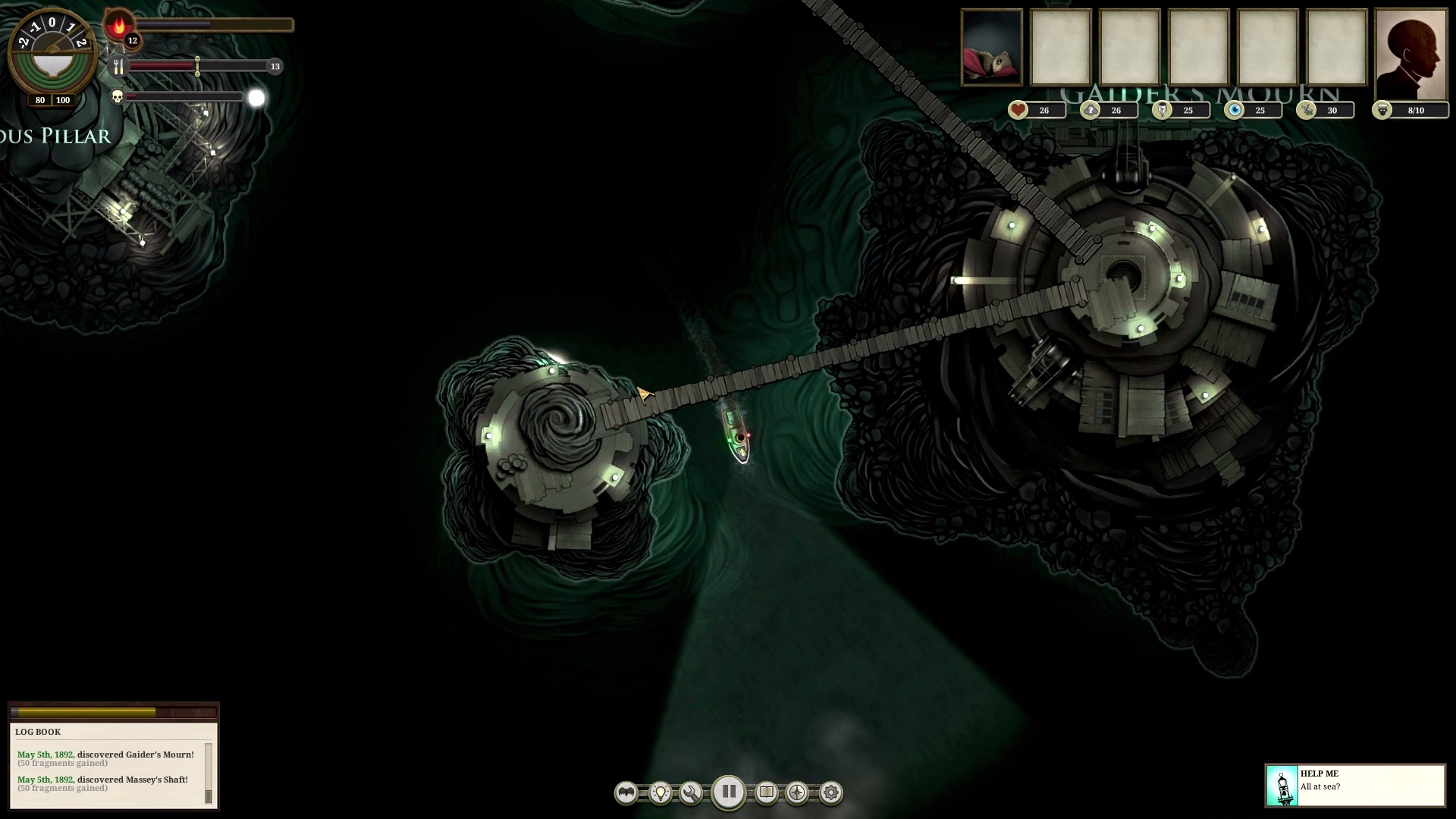Activate the bat icon button
Screen dimensions: 1456x819
[x=626, y=793]
